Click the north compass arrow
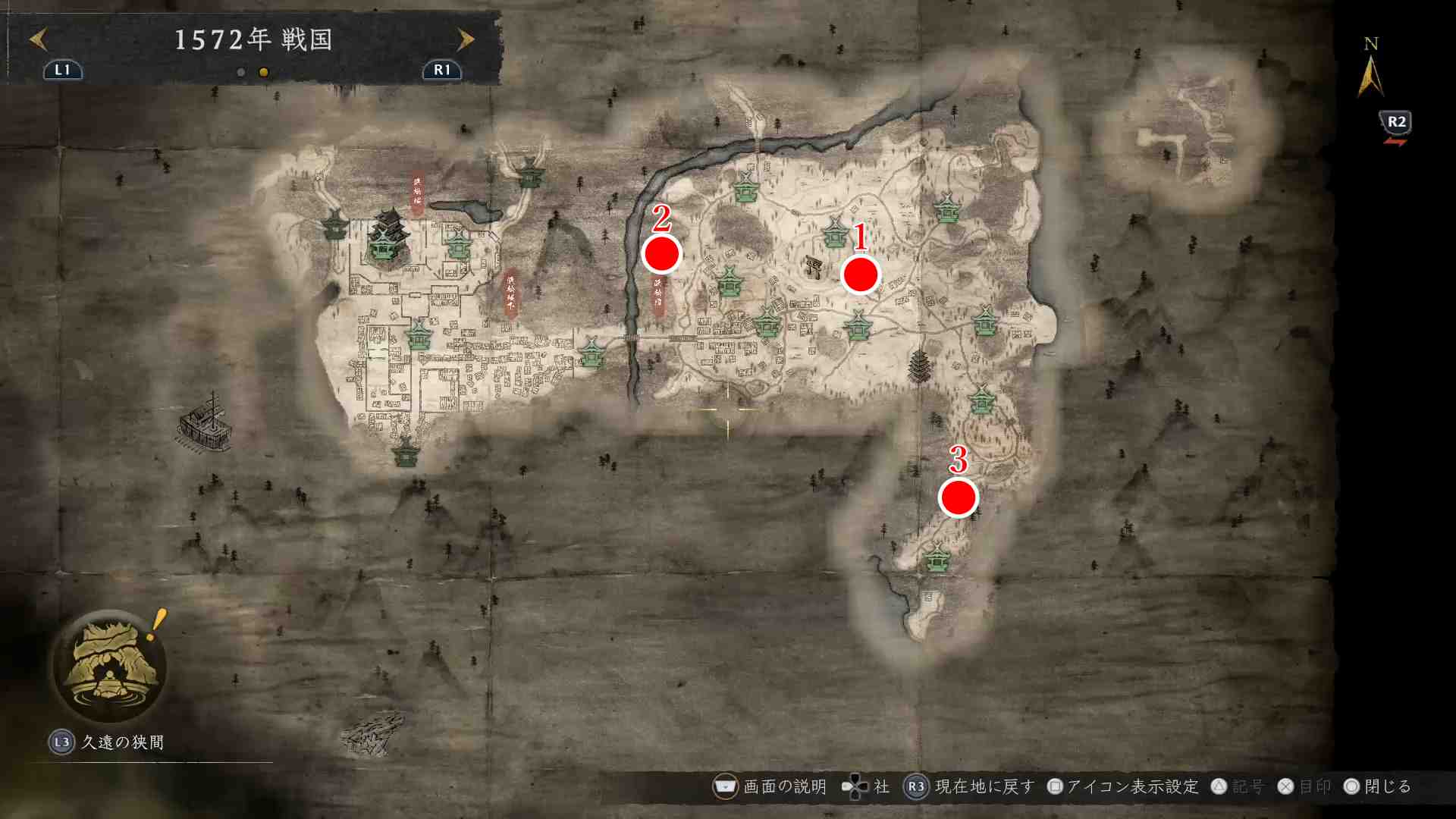1456x819 pixels. click(1370, 76)
